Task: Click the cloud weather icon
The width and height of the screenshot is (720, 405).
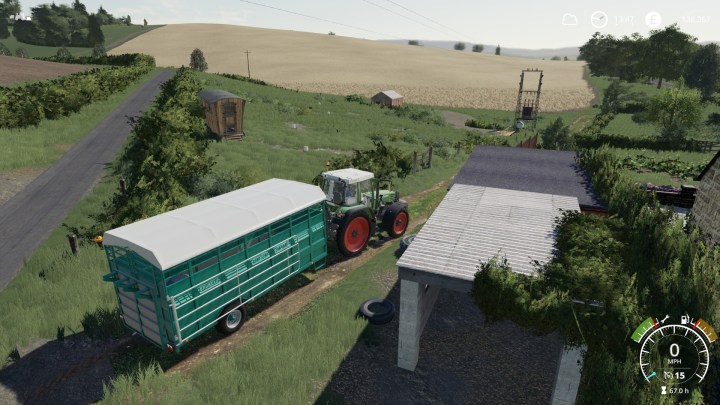Action: tap(570, 19)
